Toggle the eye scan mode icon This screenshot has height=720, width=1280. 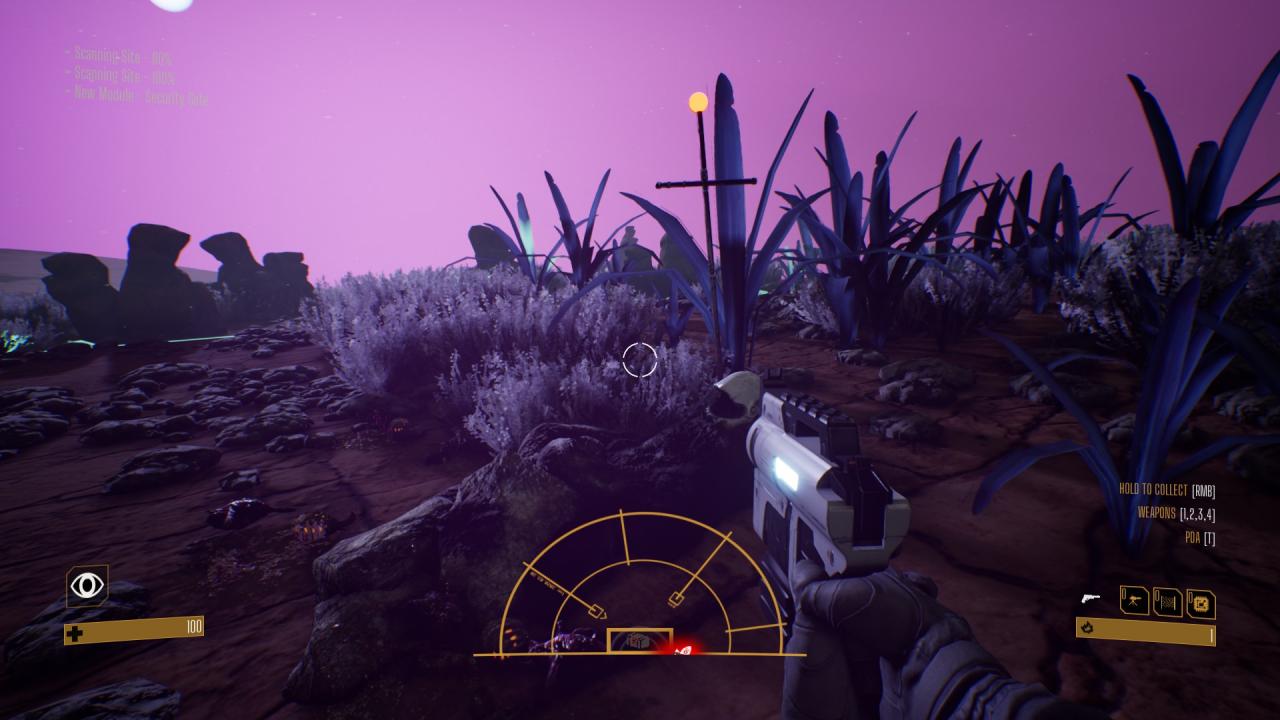[87, 586]
